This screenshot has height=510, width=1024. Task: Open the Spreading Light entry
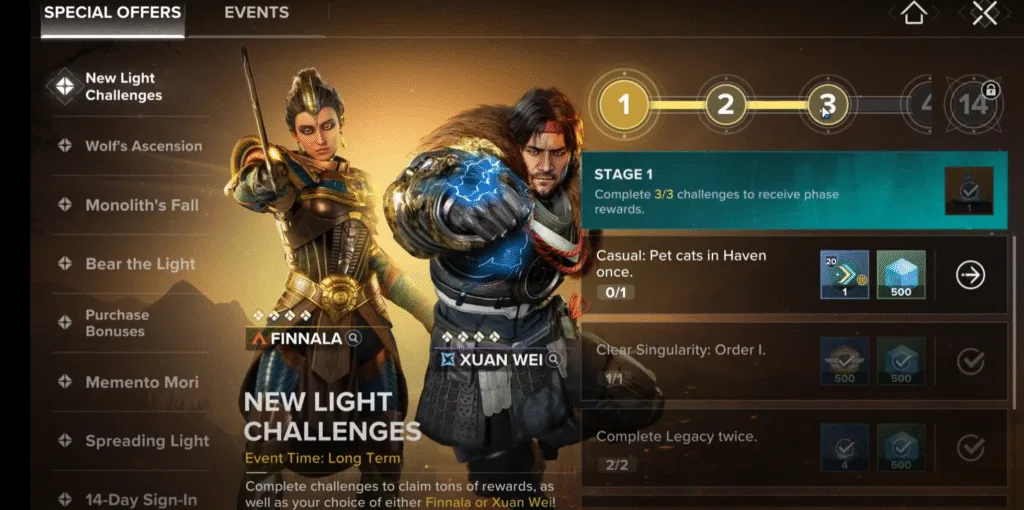pyautogui.click(x=147, y=441)
